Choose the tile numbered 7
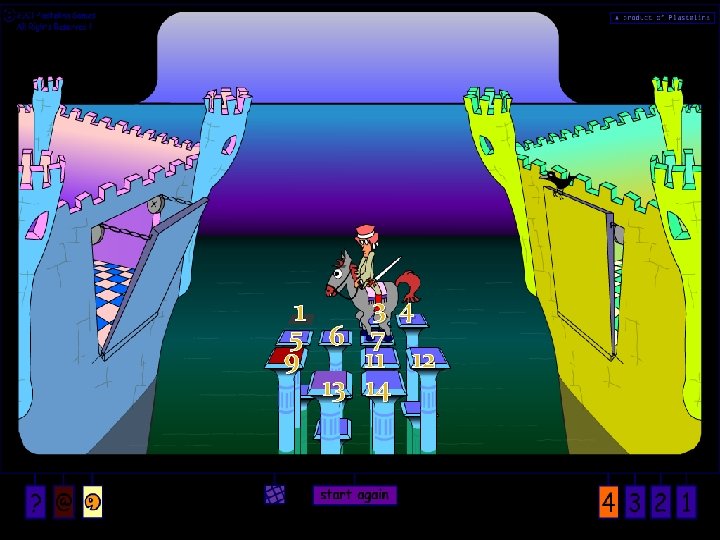The image size is (720, 540). pos(378,340)
